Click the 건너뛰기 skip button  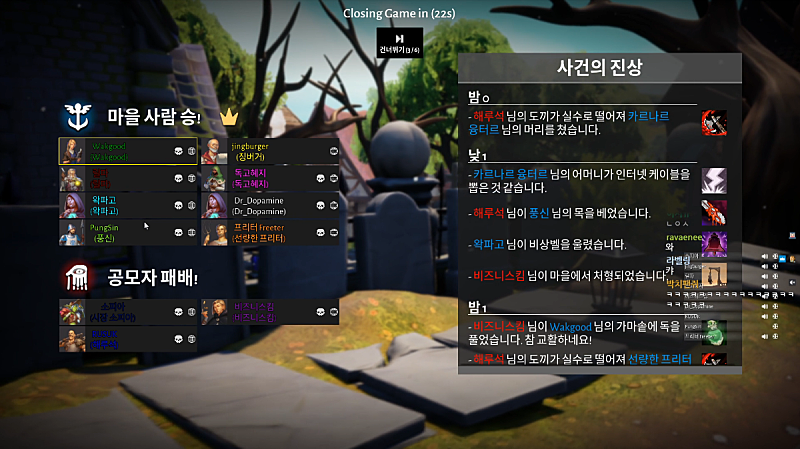(399, 43)
